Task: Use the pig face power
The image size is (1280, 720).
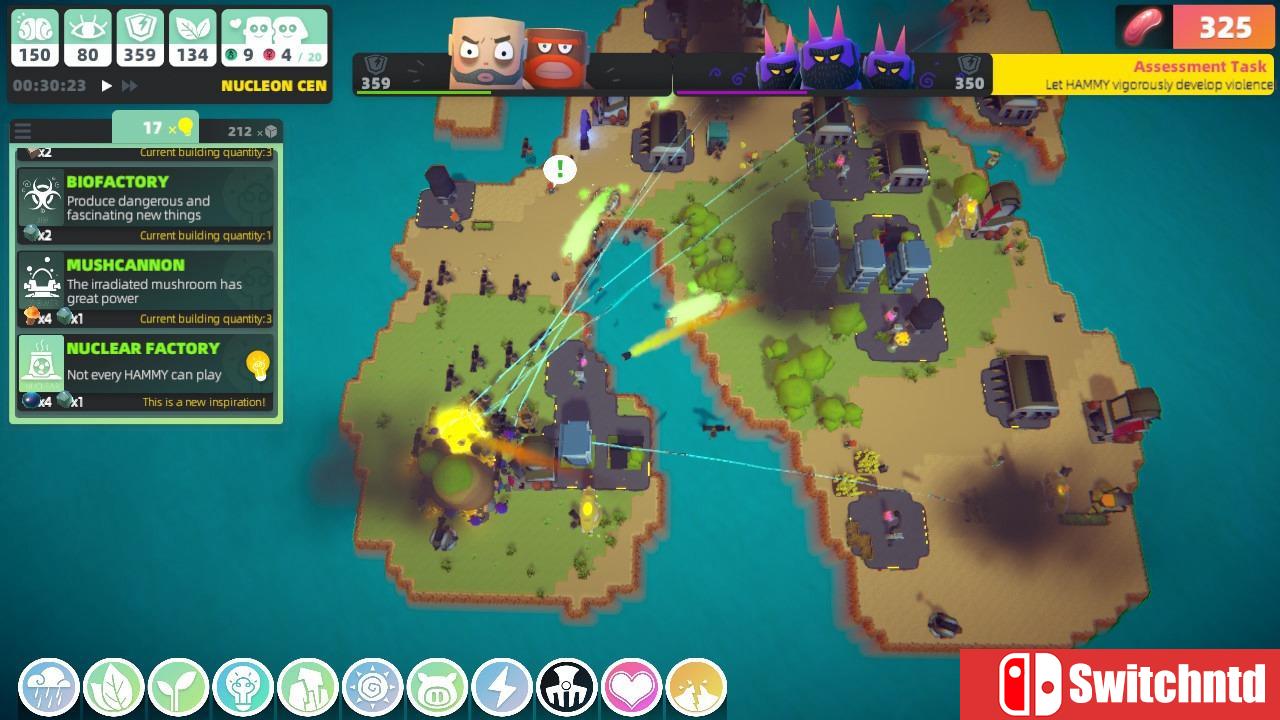Action: [x=437, y=687]
